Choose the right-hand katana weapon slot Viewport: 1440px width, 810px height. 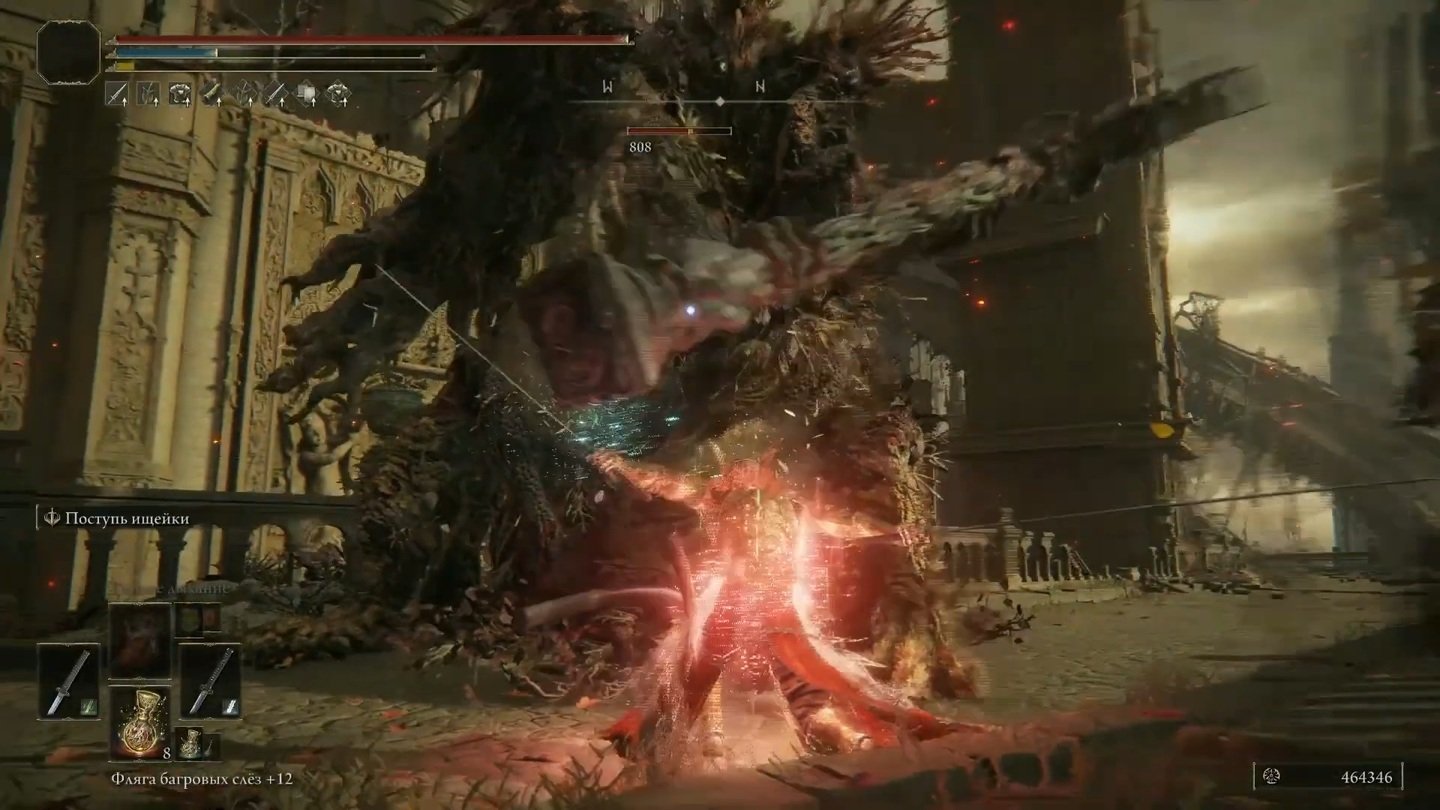pyautogui.click(x=210, y=680)
